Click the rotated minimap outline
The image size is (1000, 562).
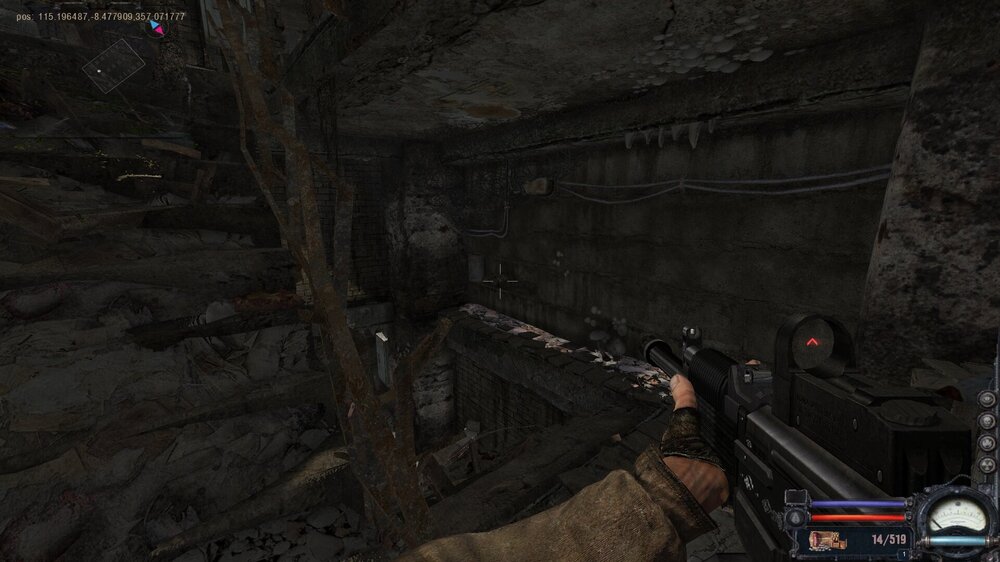click(113, 66)
